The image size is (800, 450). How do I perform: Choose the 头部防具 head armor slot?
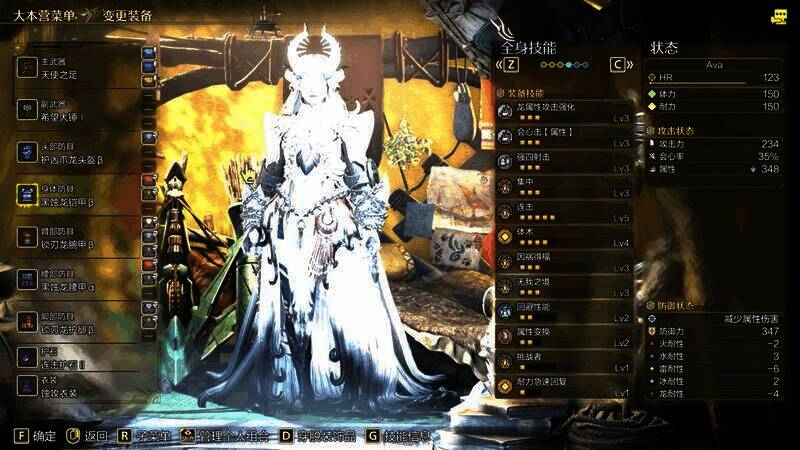tap(75, 152)
